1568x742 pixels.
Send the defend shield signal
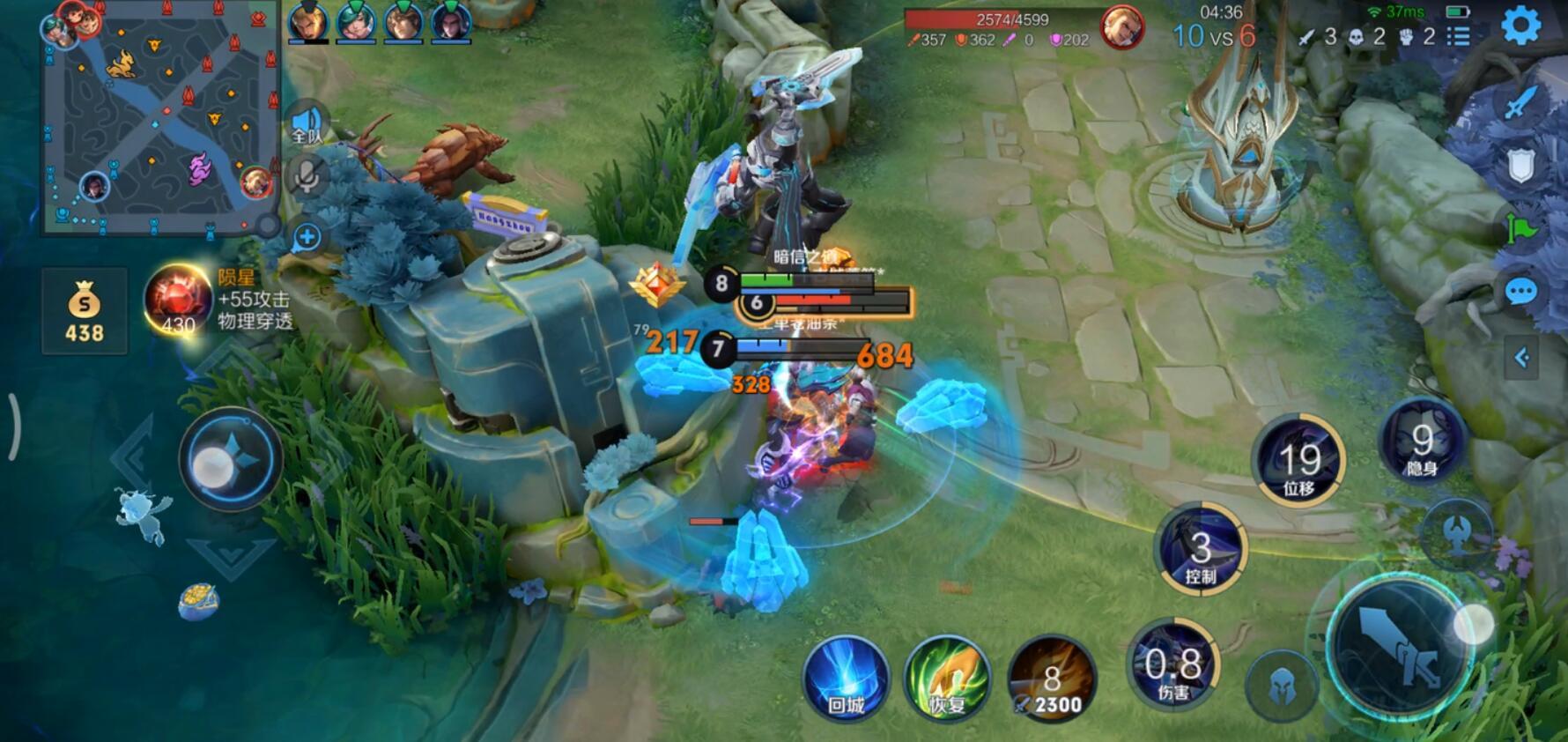pyautogui.click(x=1520, y=166)
